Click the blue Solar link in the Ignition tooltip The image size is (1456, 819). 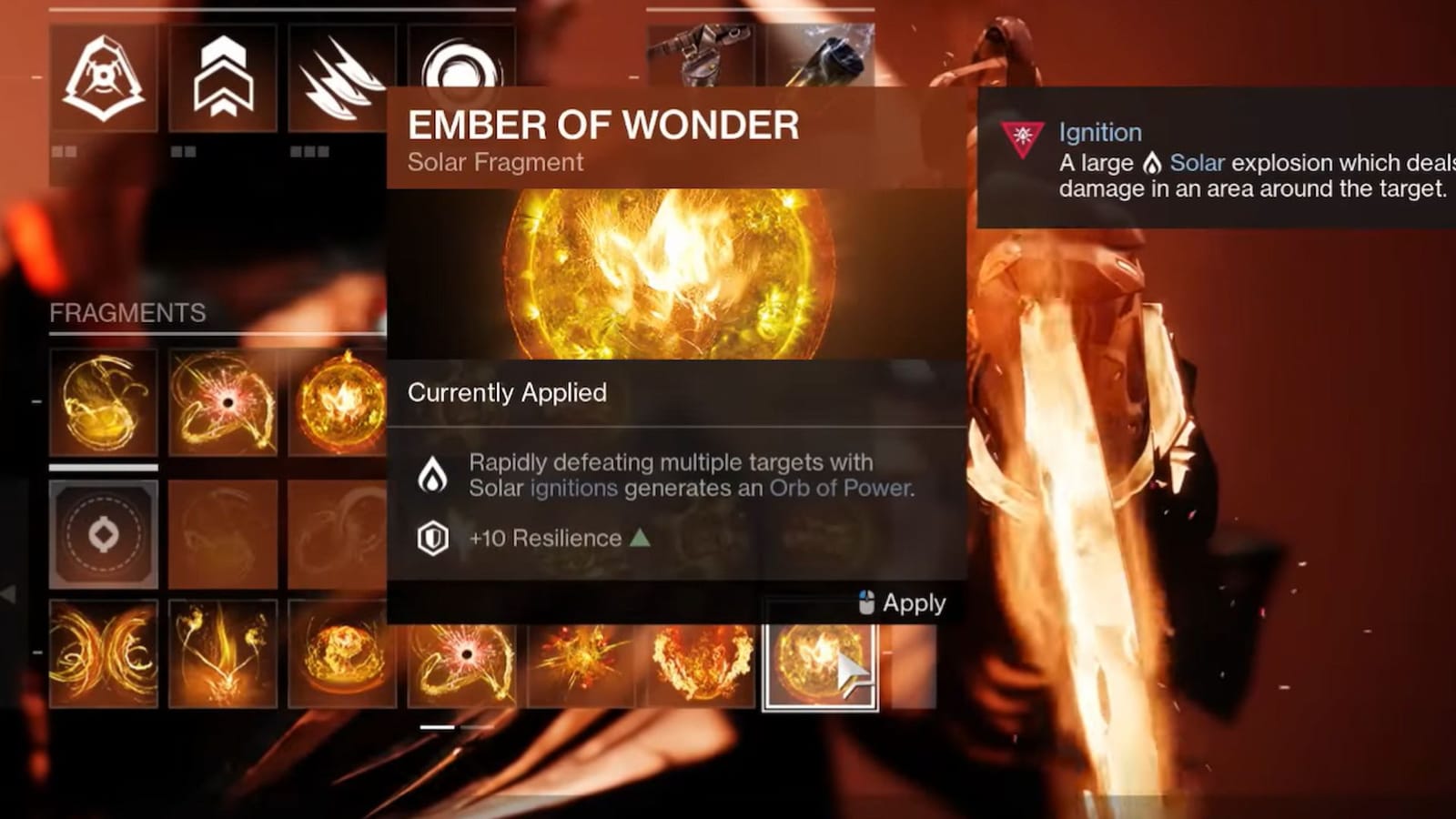coord(1197,163)
